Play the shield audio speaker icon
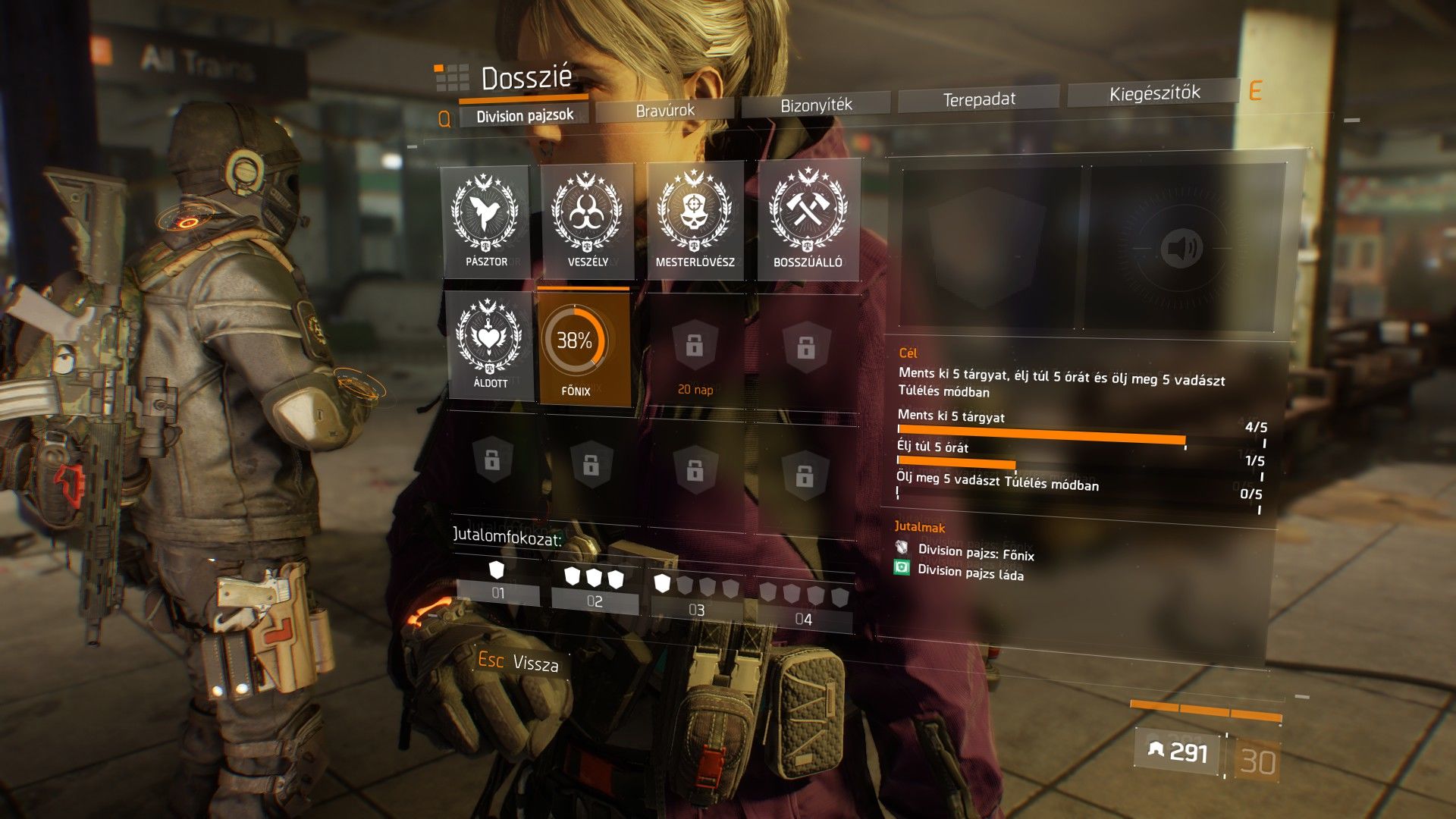This screenshot has height=819, width=1456. pos(1181,247)
